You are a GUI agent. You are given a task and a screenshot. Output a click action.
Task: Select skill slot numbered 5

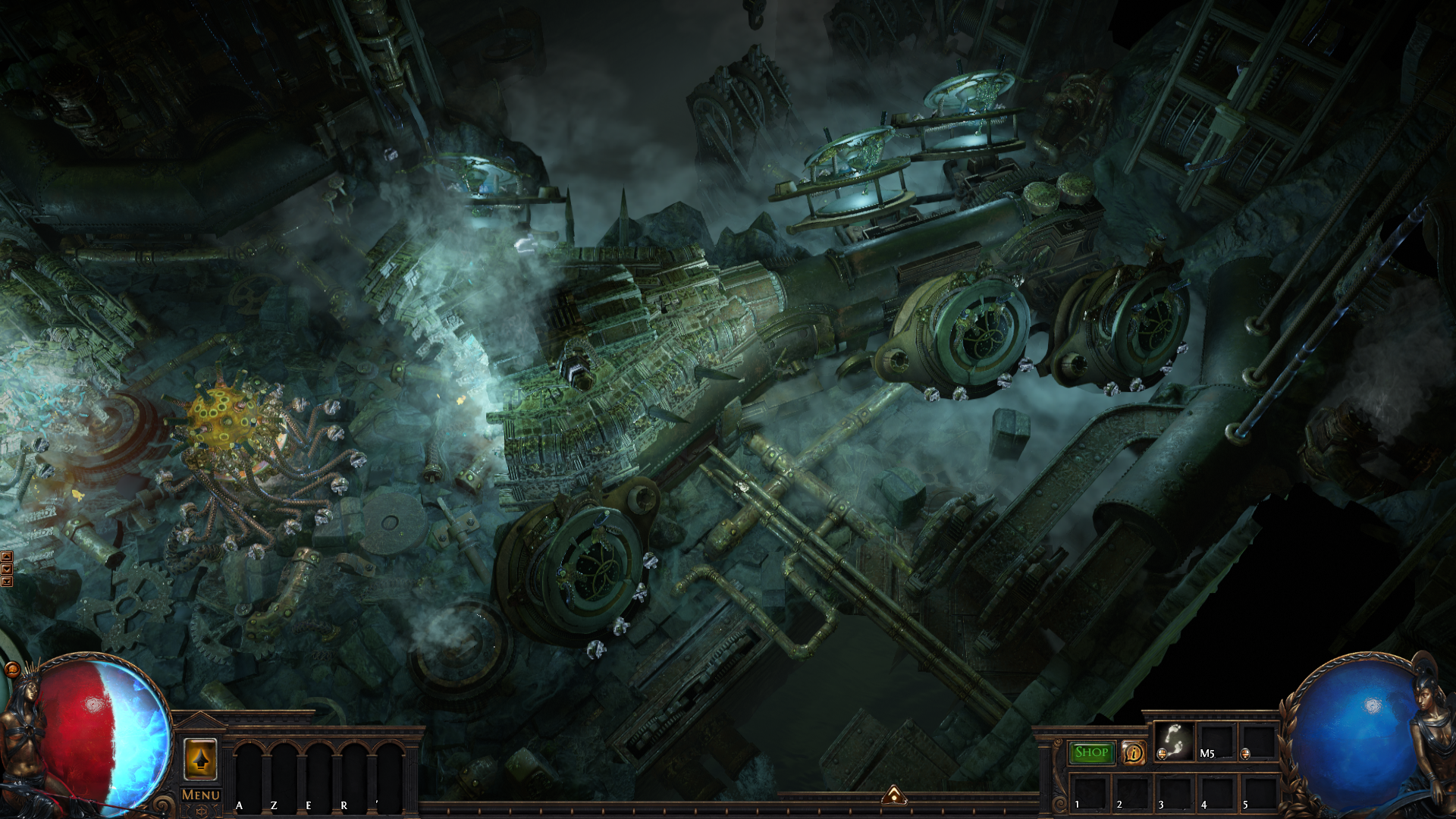click(x=1259, y=792)
